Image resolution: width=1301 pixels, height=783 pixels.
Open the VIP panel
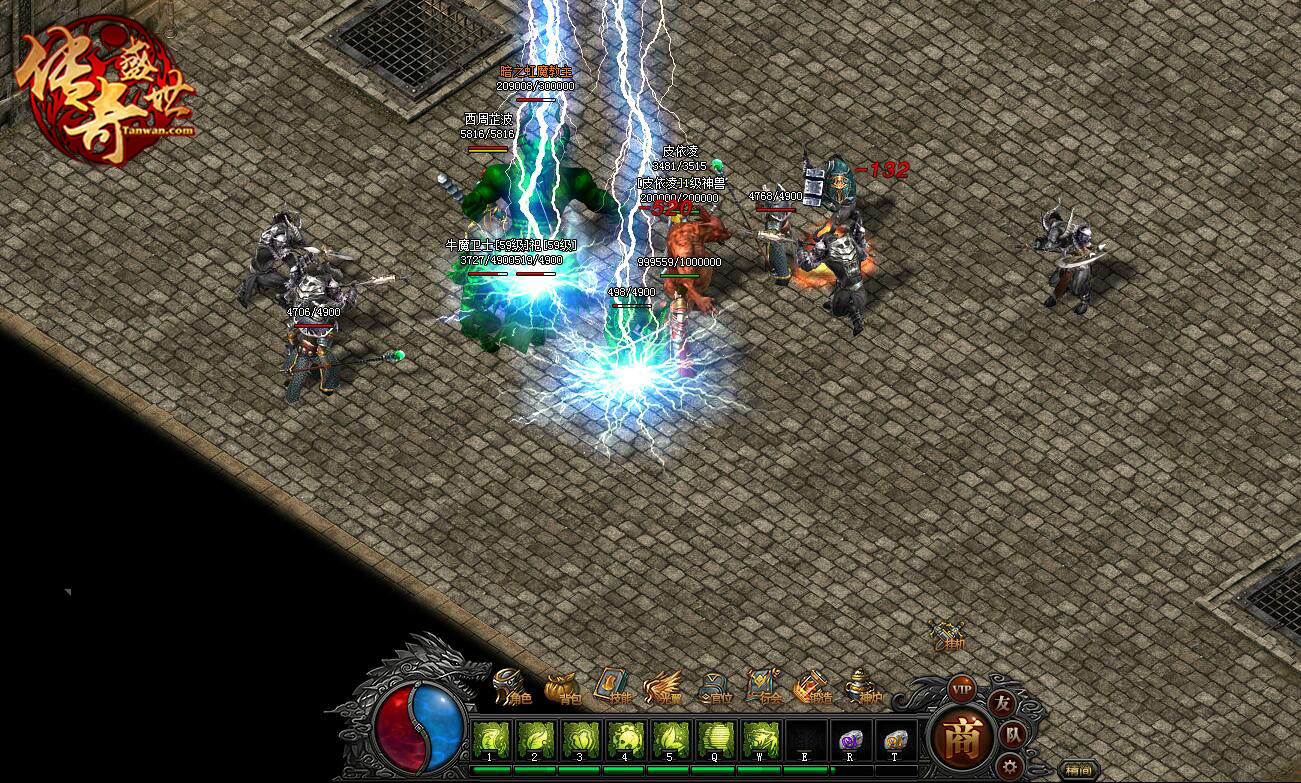click(962, 689)
